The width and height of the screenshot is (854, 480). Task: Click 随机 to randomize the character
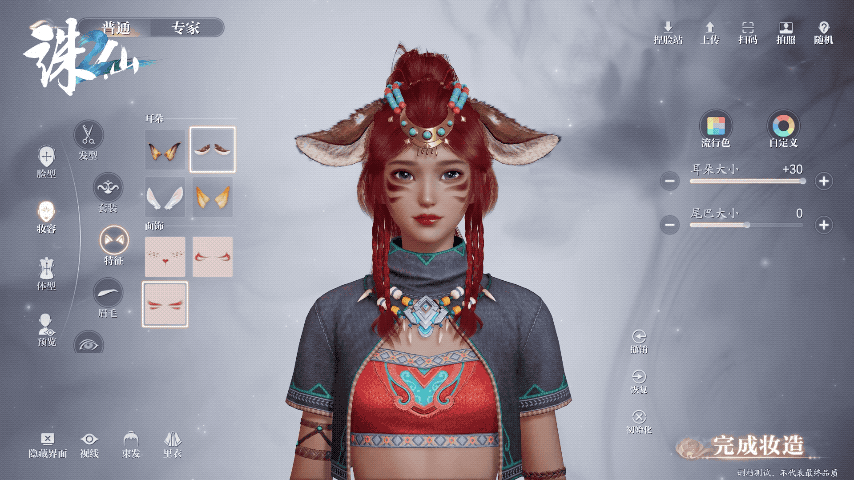[823, 32]
